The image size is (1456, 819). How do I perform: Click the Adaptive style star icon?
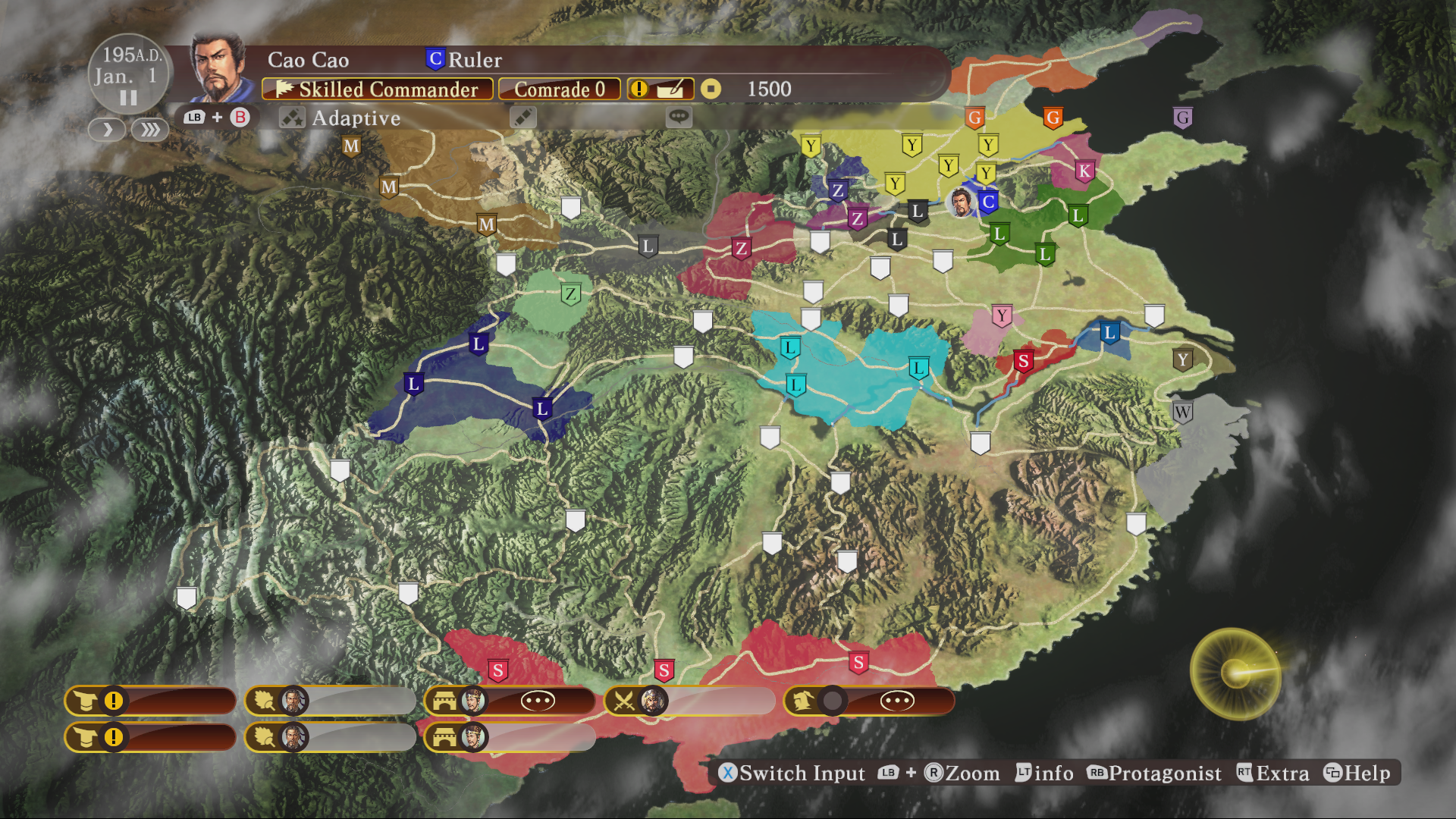292,118
